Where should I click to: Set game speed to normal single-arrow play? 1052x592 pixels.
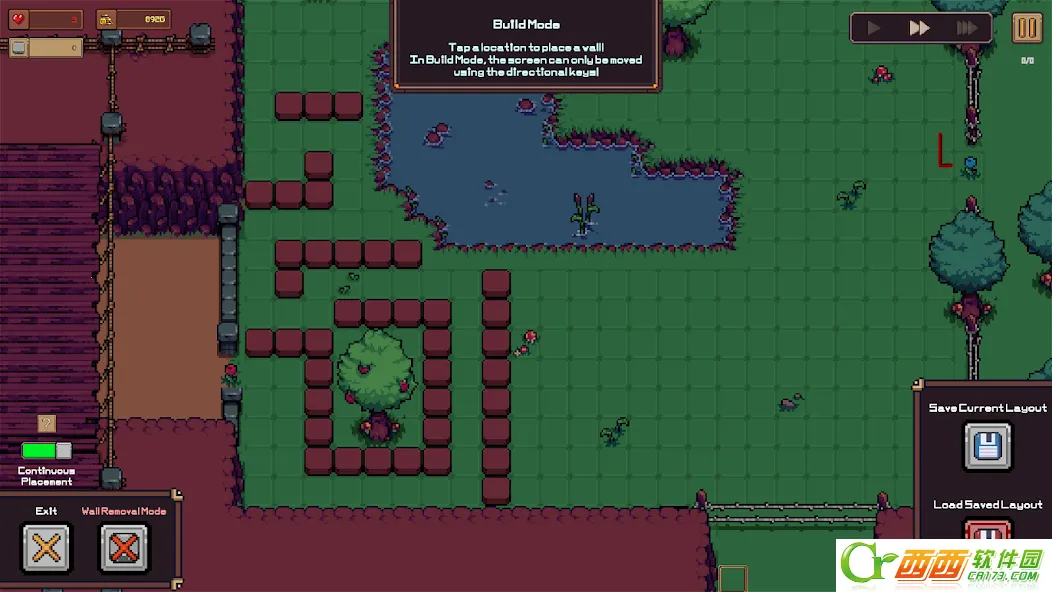coord(875,28)
